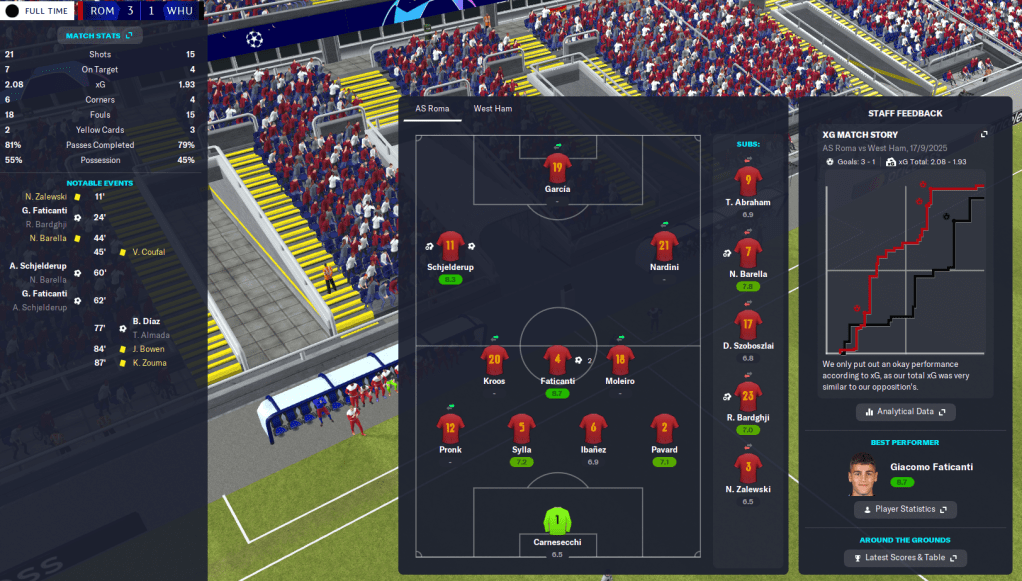Select substitute N. Zalewski

748,467
